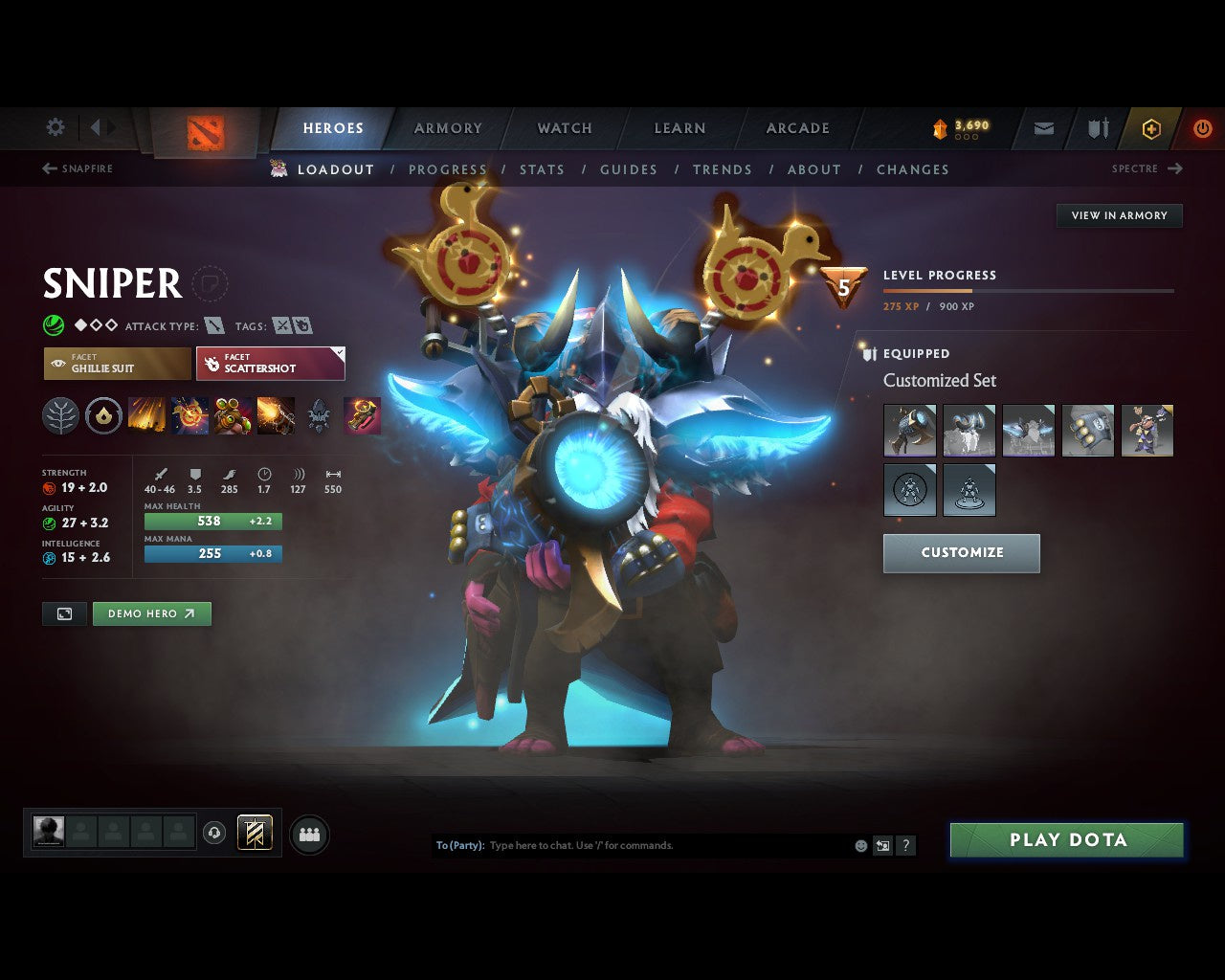Click the talent tree icon
This screenshot has width=1225, height=980.
tap(60, 416)
